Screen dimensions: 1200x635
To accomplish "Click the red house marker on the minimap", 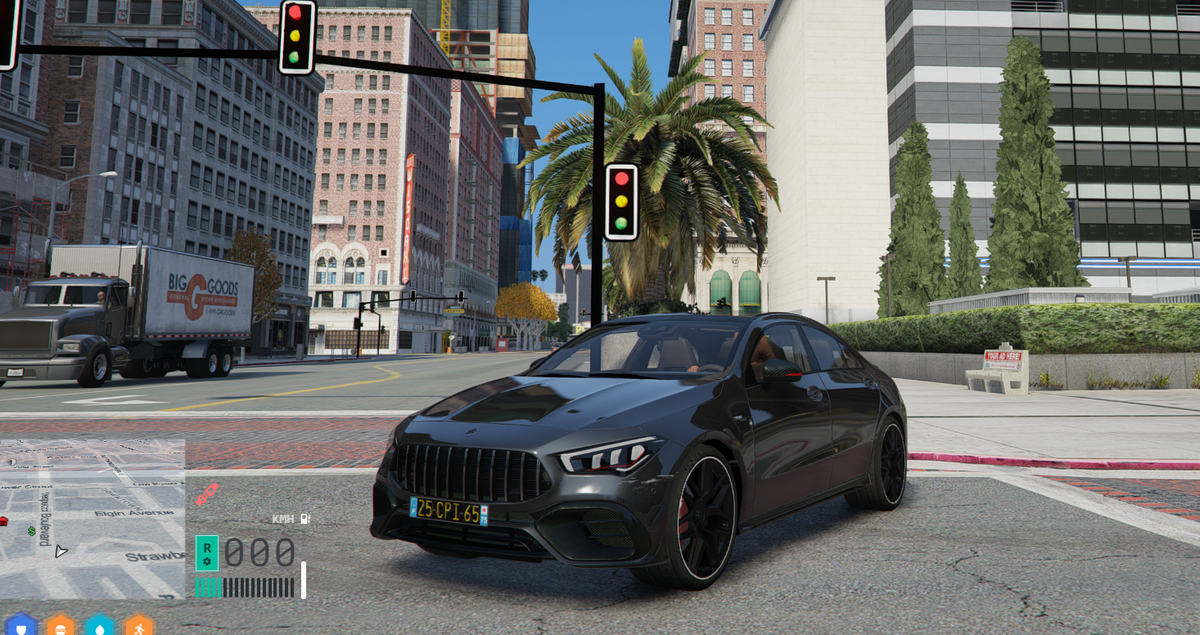I will (3, 521).
